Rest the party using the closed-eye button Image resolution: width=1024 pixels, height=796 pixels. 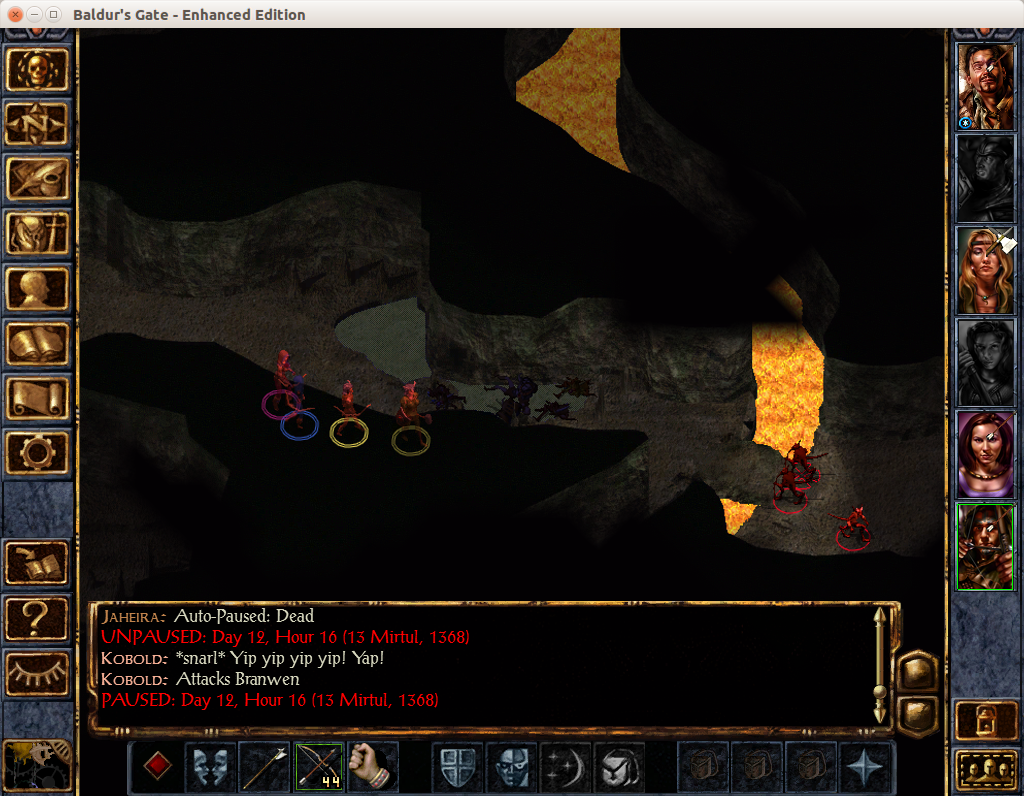(38, 673)
